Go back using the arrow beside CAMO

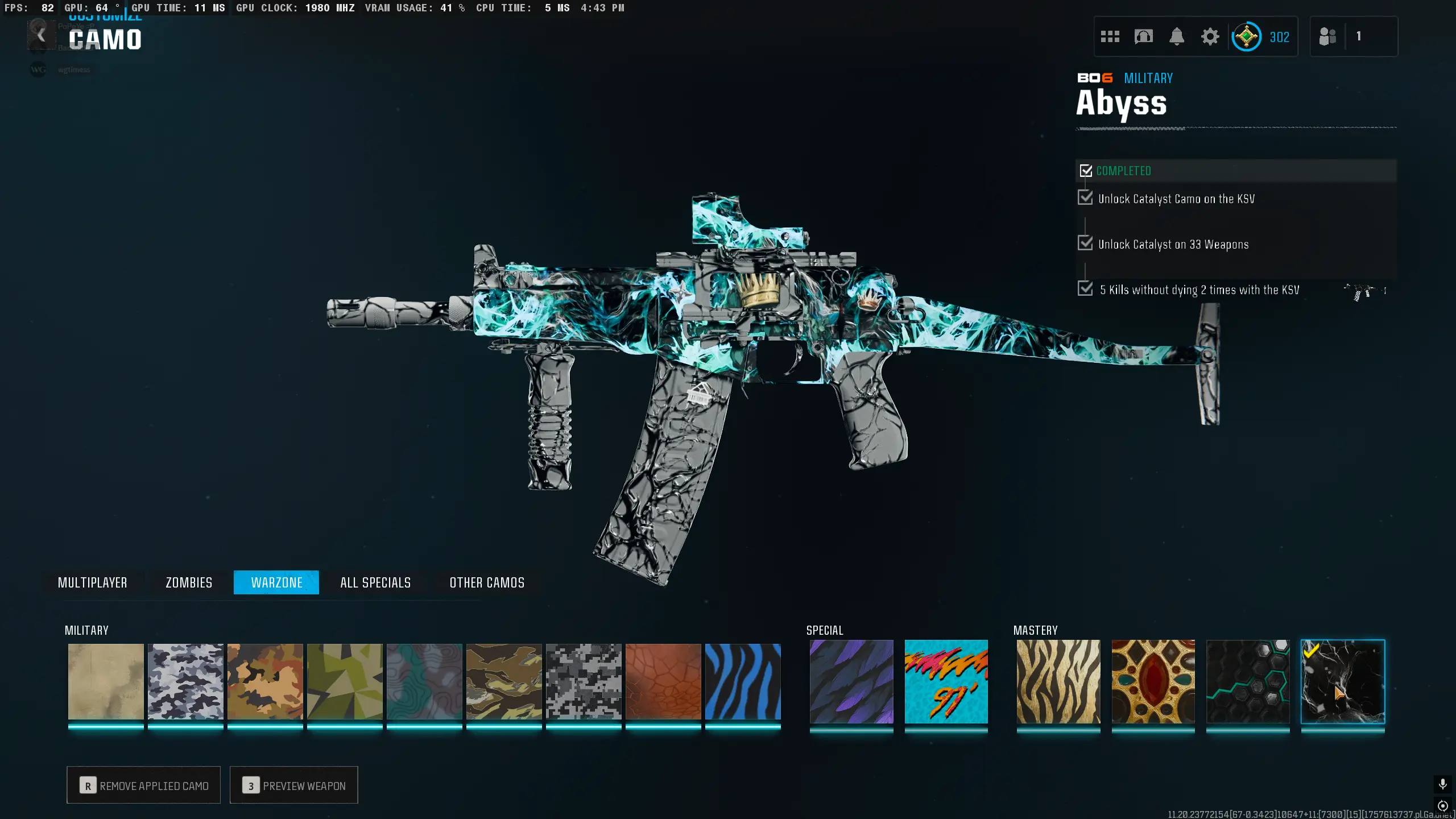(41, 36)
